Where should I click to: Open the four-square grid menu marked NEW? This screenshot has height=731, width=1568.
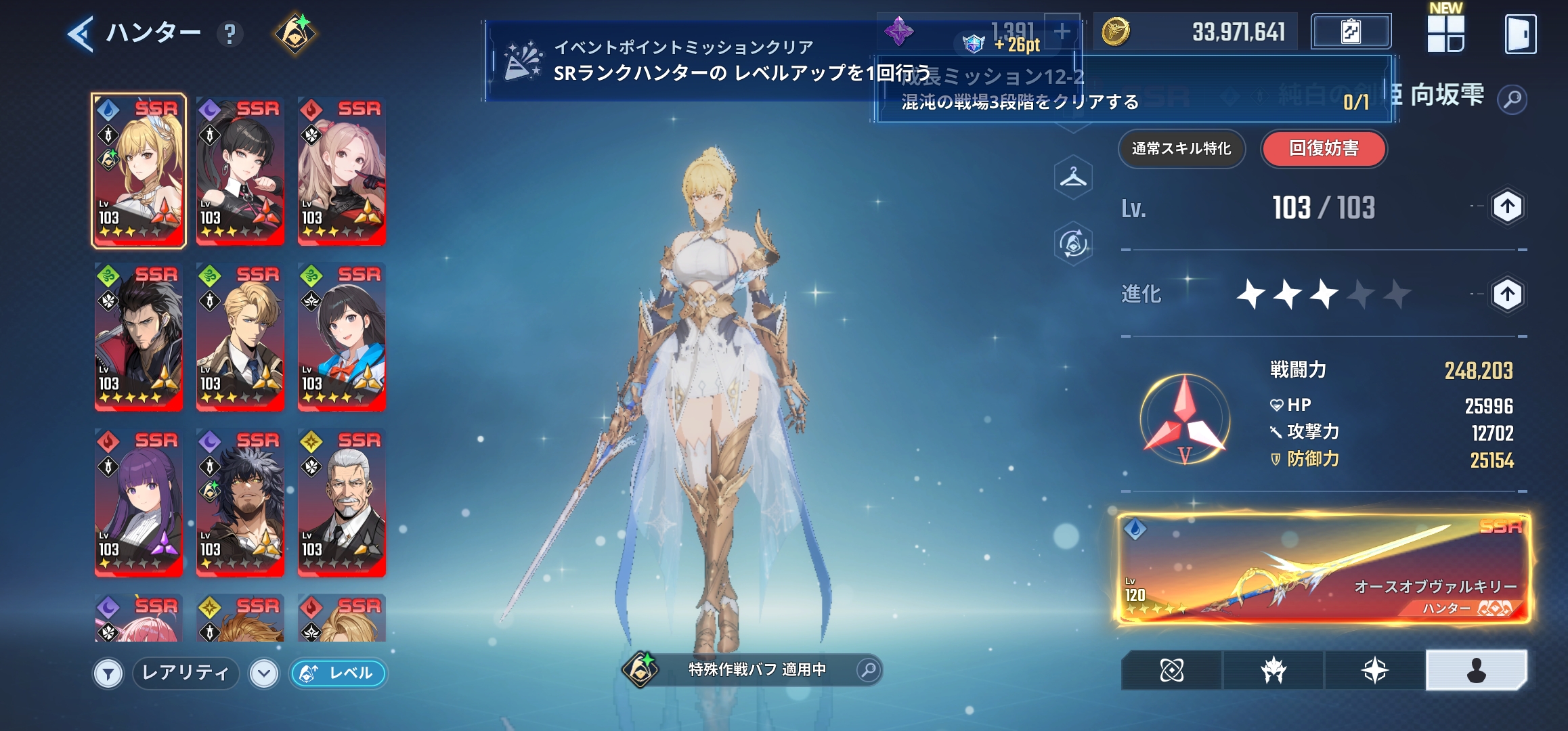1445,34
